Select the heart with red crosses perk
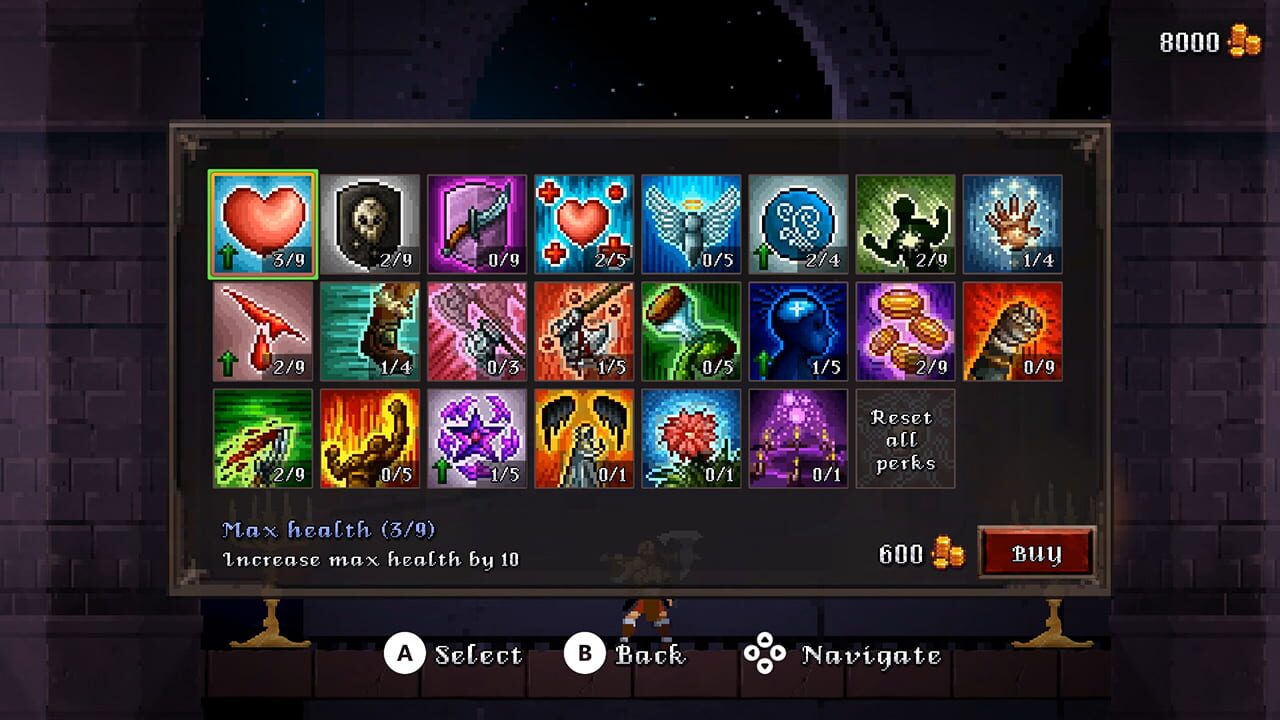Screen dimensions: 1280x720 tap(584, 218)
